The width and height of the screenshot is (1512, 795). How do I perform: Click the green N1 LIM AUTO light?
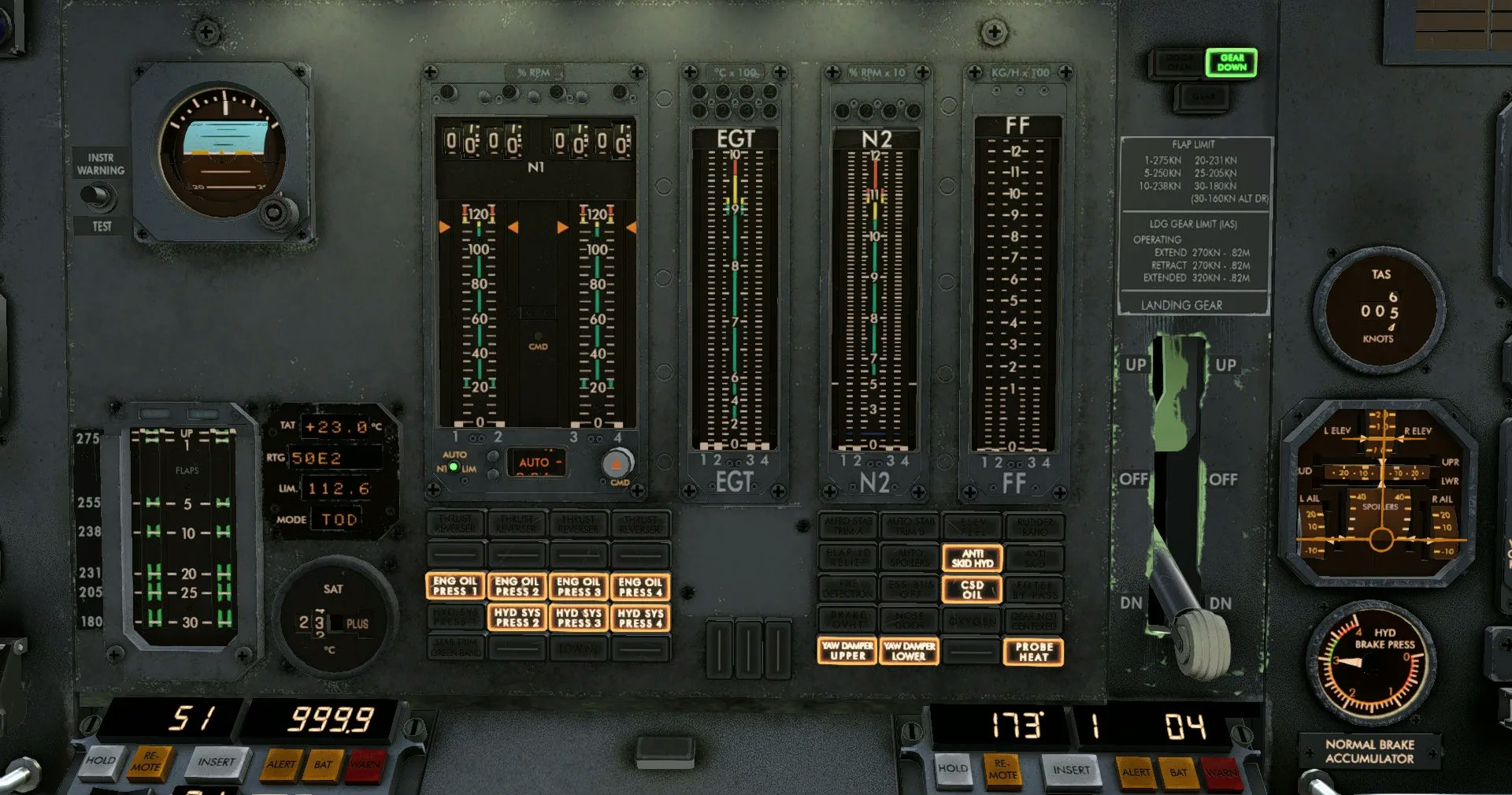pos(454,467)
